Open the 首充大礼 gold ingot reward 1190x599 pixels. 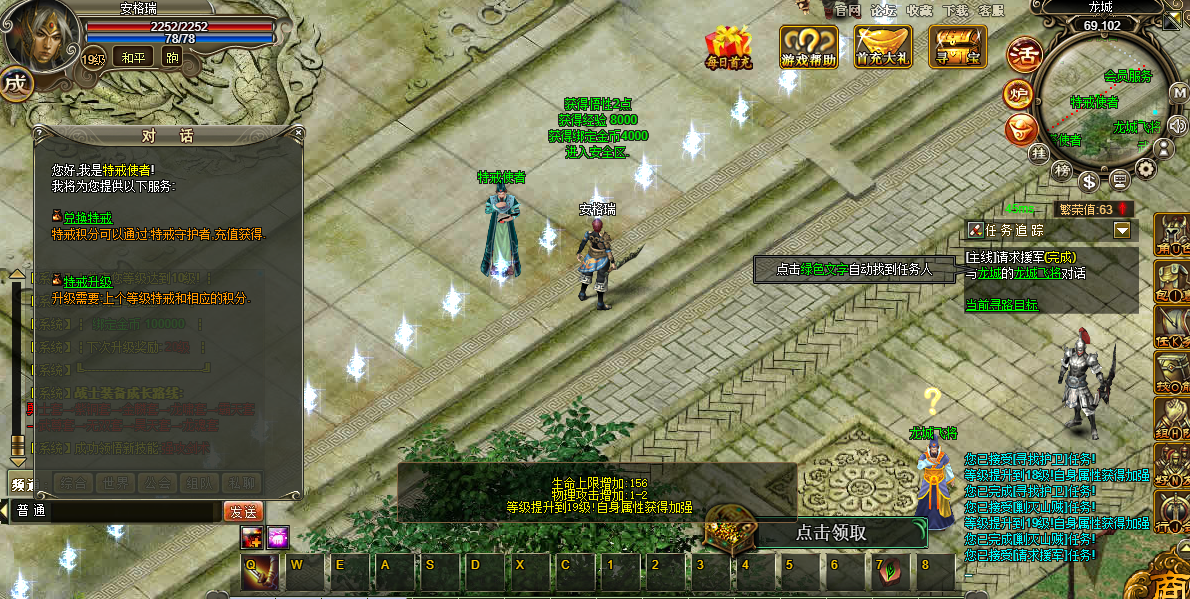tap(883, 47)
